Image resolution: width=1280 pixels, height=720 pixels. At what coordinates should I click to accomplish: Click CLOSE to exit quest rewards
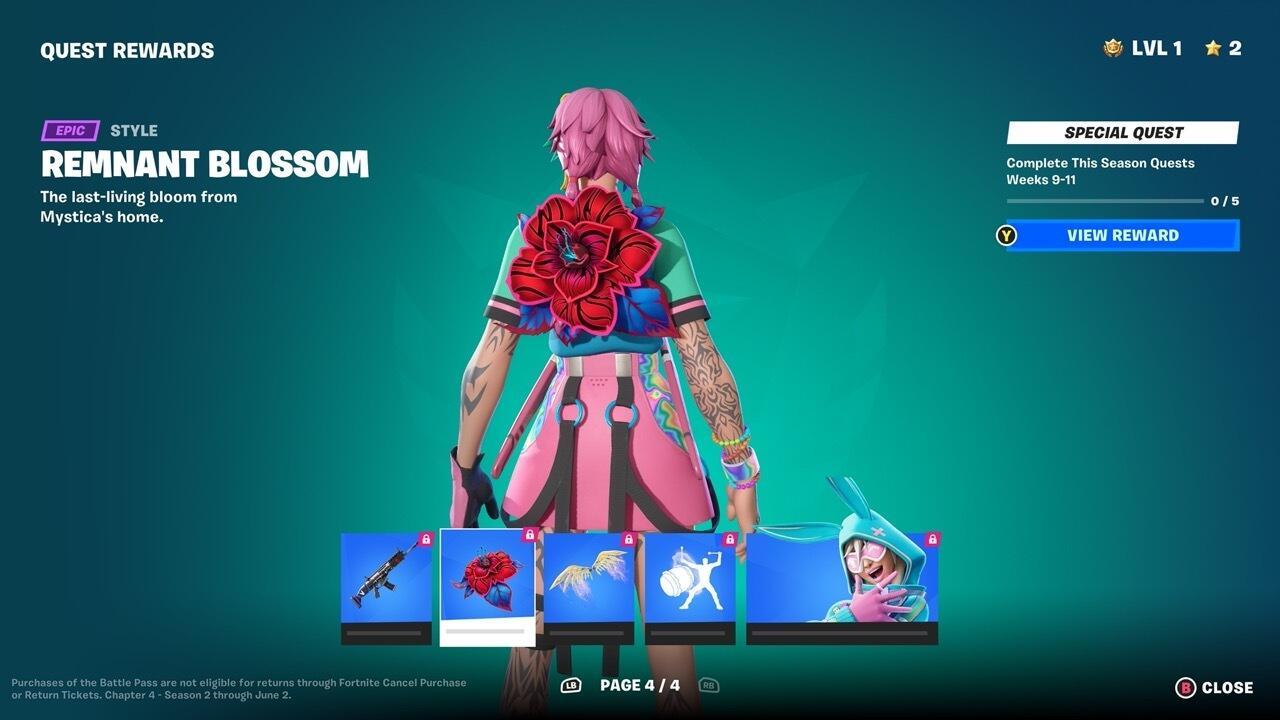pos(1211,688)
